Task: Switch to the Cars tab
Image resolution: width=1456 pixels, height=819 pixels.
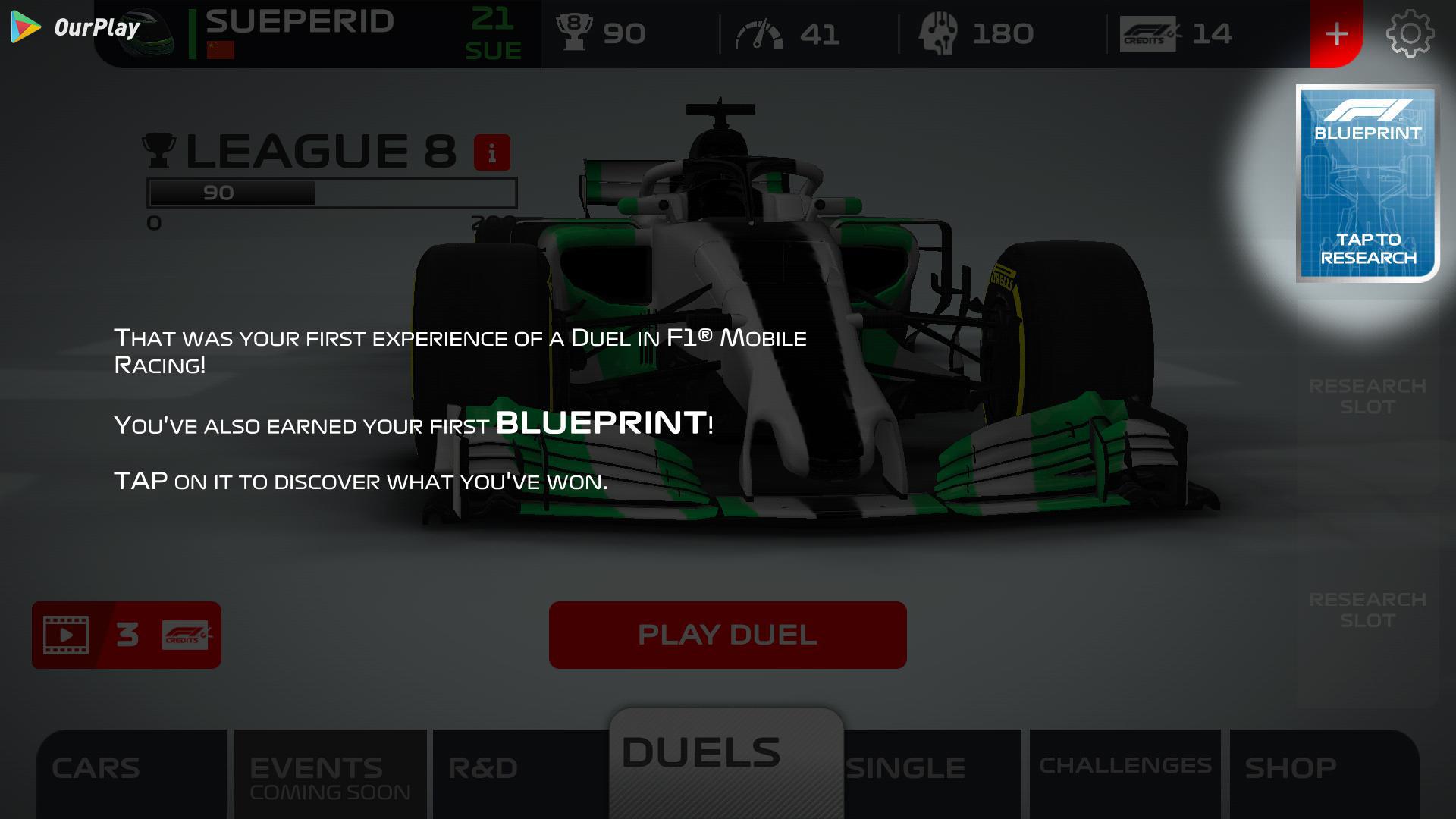Action: tap(131, 770)
